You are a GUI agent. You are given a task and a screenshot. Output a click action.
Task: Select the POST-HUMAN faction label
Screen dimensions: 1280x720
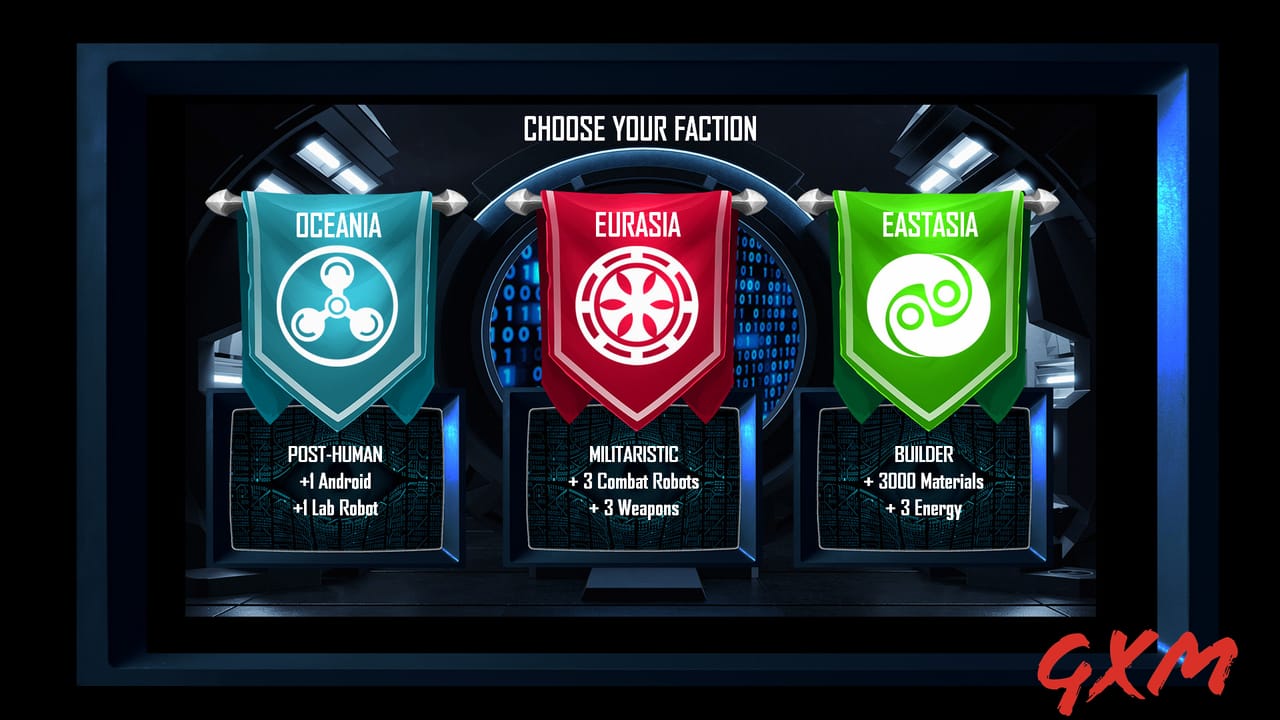(335, 453)
